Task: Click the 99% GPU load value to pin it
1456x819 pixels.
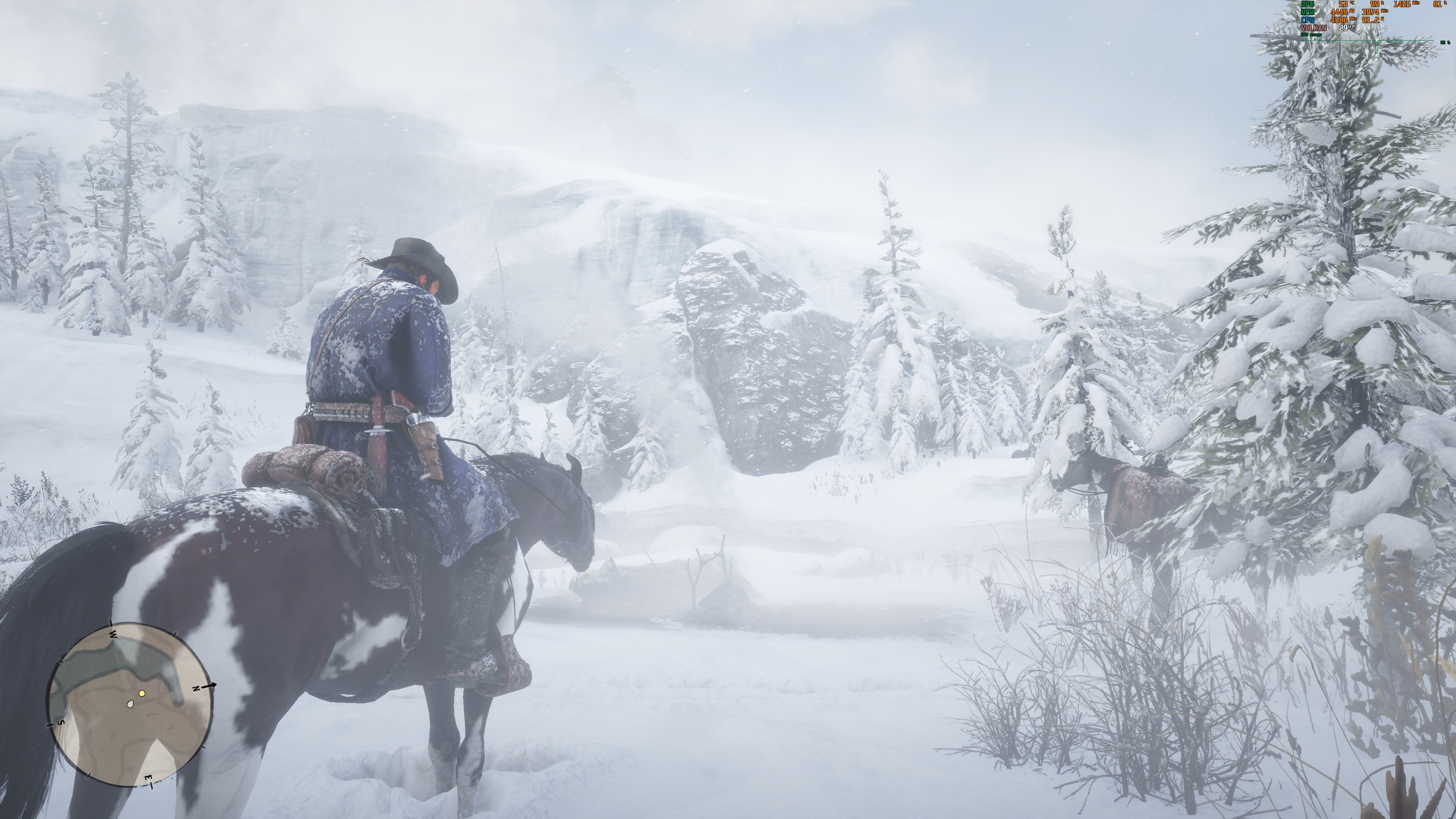Action: click(x=1374, y=4)
